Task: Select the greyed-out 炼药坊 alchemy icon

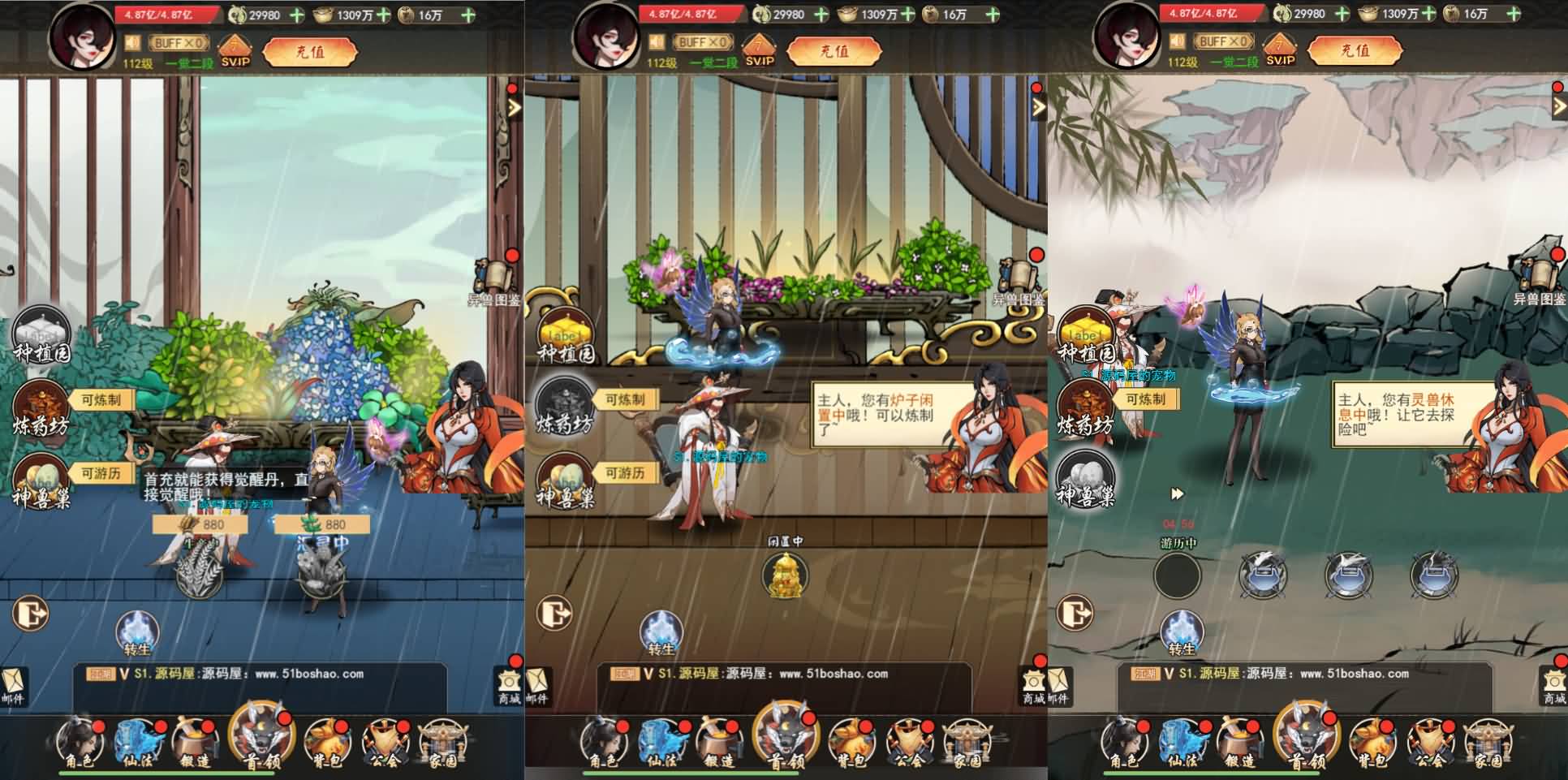Action: [x=564, y=406]
